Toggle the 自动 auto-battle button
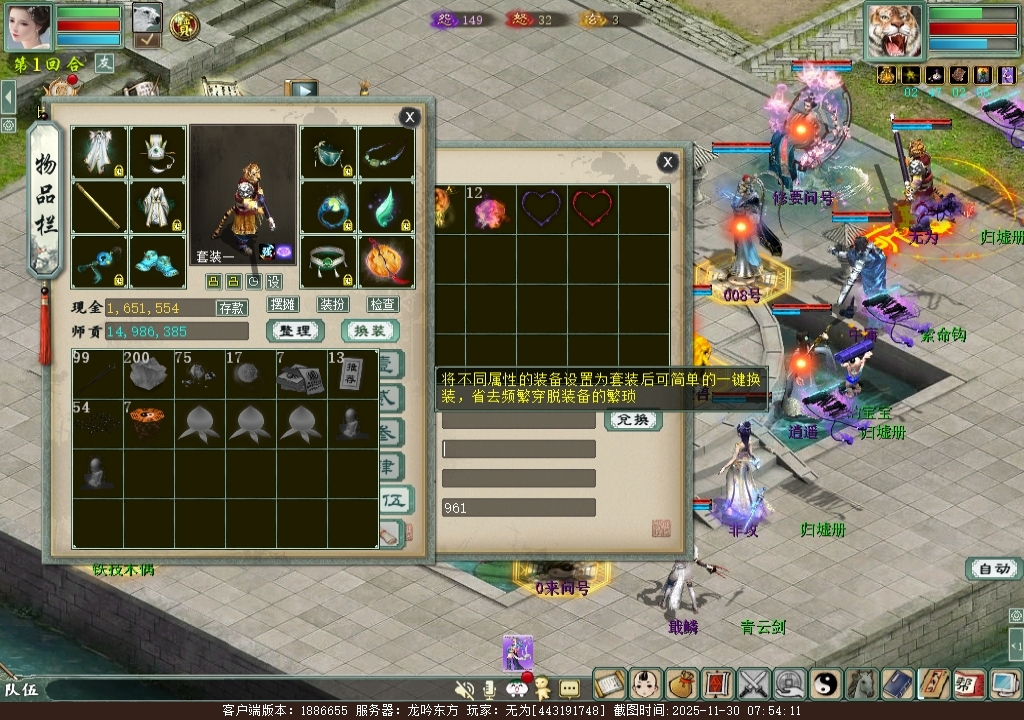1024x720 pixels. coord(994,569)
